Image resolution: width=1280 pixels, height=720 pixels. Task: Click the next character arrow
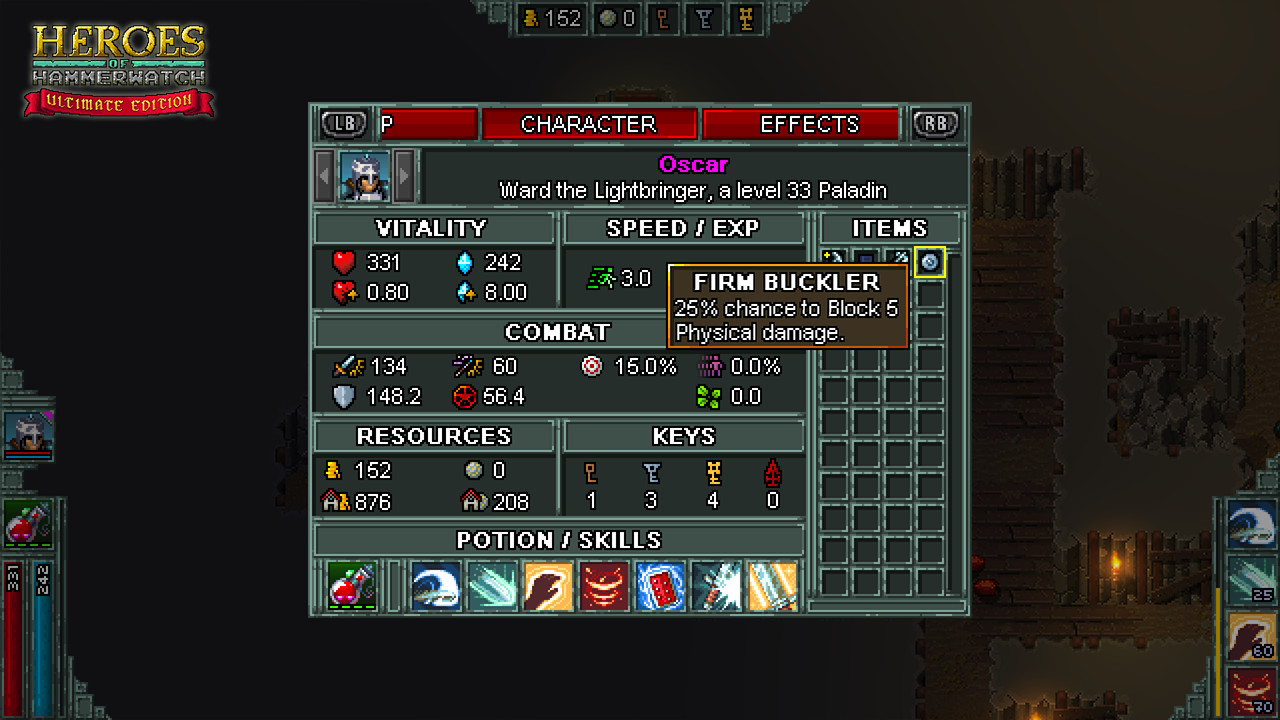pyautogui.click(x=404, y=177)
